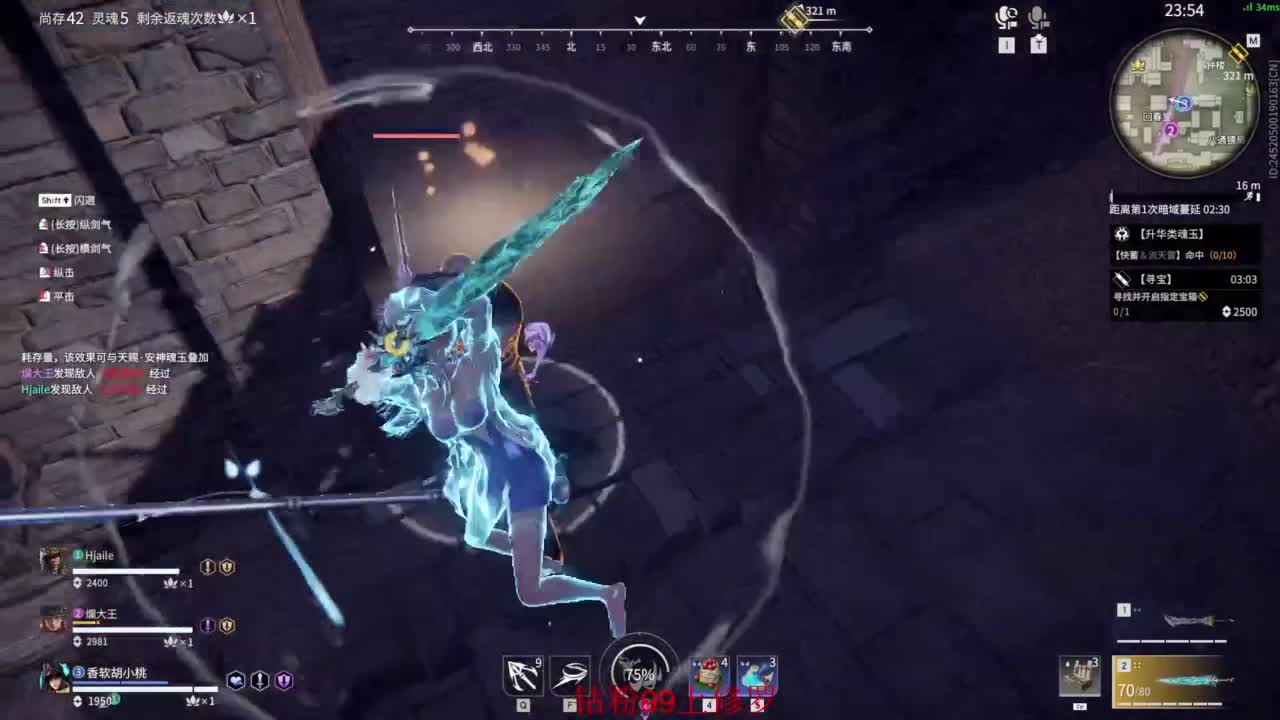
Task: Use the blue potion item in slot 3
Action: click(x=758, y=674)
